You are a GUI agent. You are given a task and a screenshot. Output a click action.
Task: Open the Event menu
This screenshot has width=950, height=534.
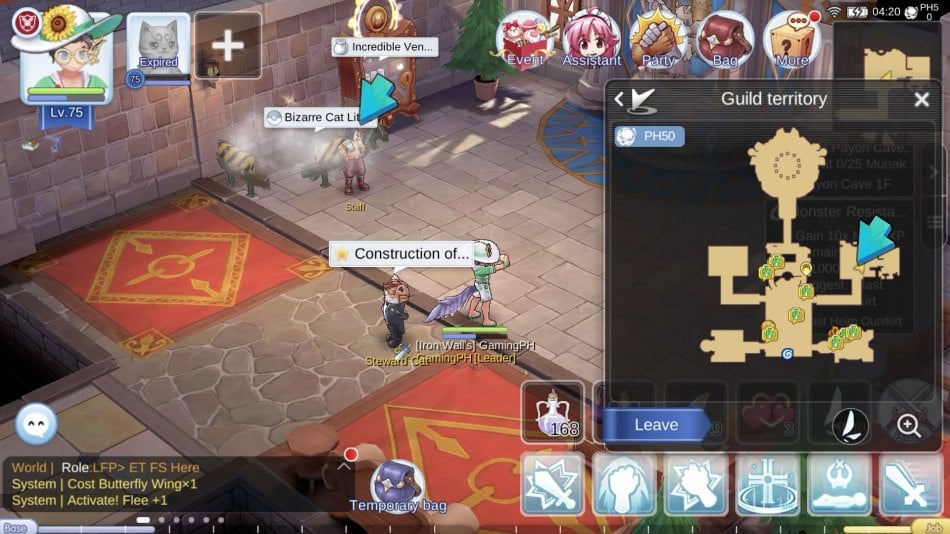click(x=524, y=42)
